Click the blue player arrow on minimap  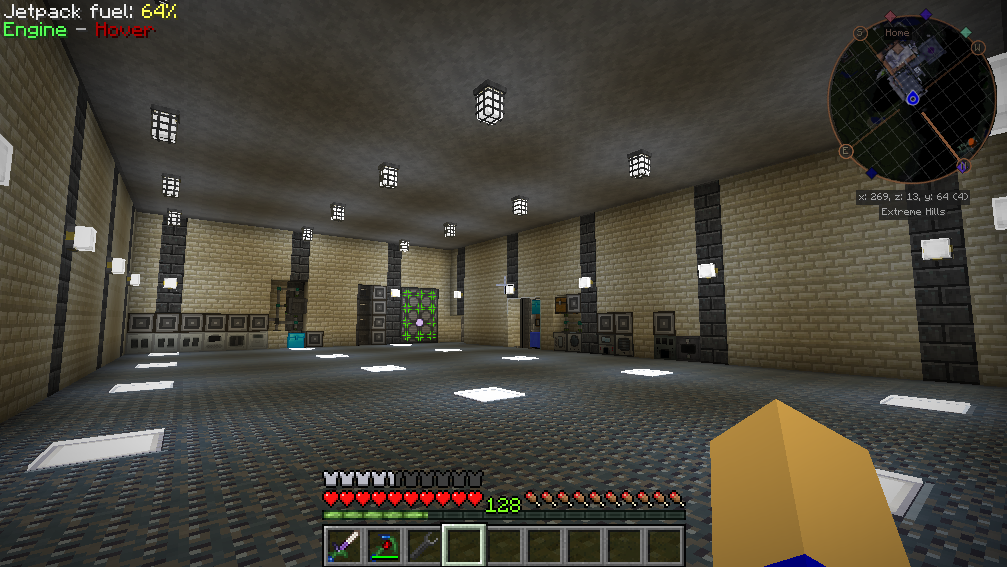912,98
